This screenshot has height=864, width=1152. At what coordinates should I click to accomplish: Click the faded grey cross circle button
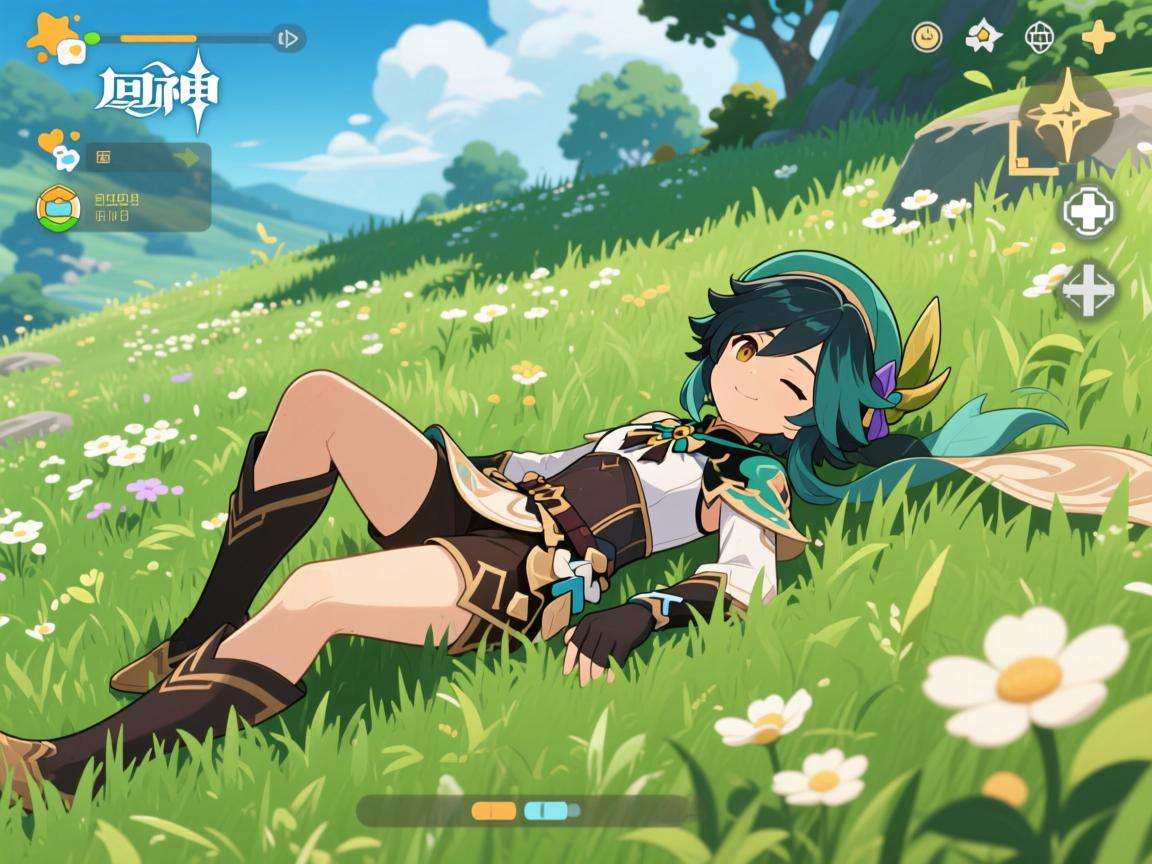coord(1088,290)
